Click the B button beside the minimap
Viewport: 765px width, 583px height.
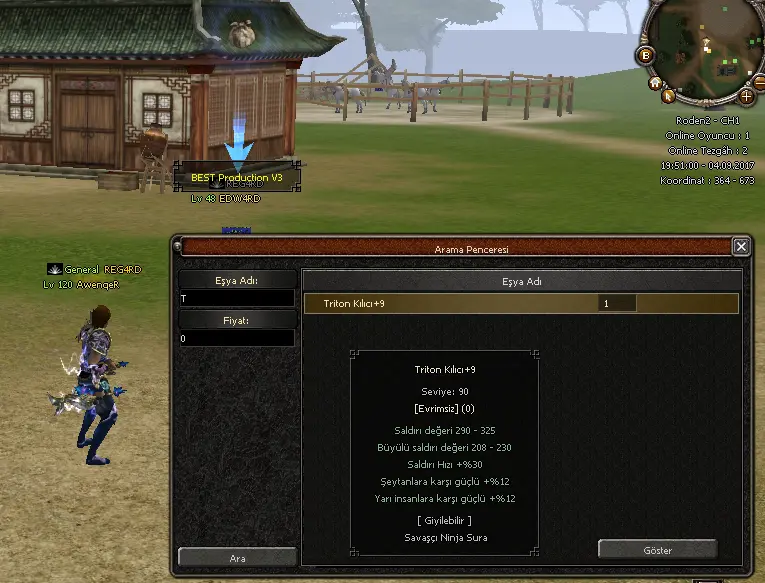coord(646,55)
